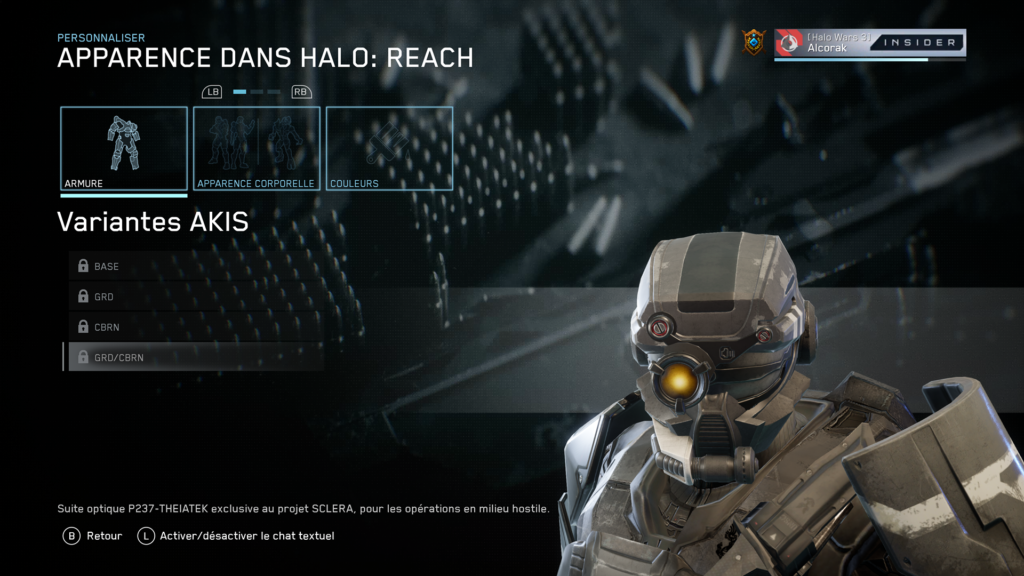Open the COULEURS customization tab
The image size is (1024, 576).
[x=389, y=148]
